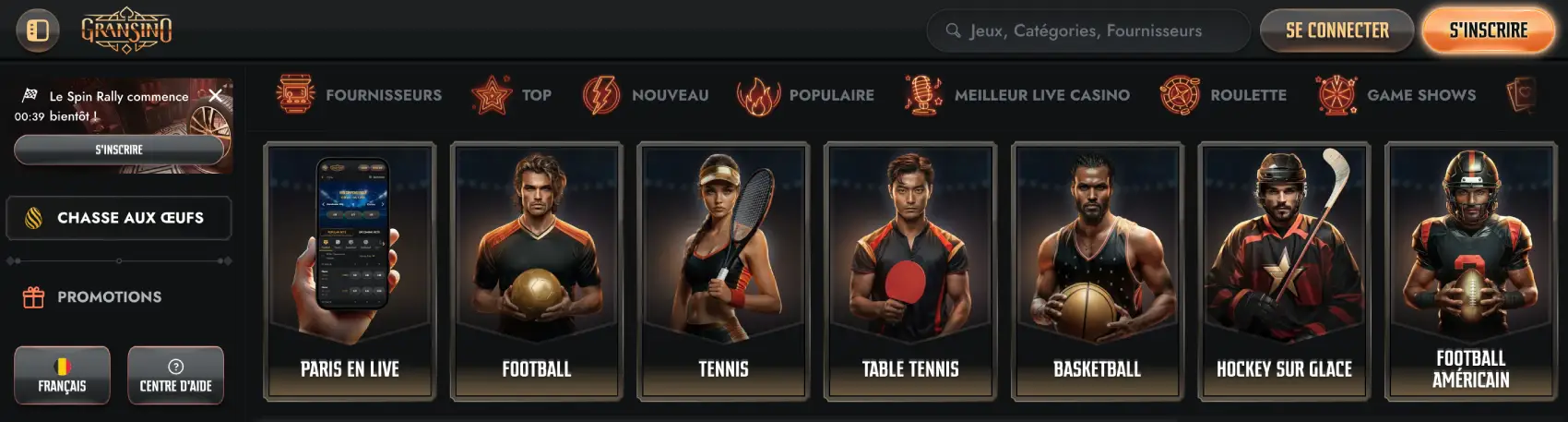Click the orange S'inscrire button in header
Image resolution: width=1568 pixels, height=422 pixels.
(x=1488, y=30)
